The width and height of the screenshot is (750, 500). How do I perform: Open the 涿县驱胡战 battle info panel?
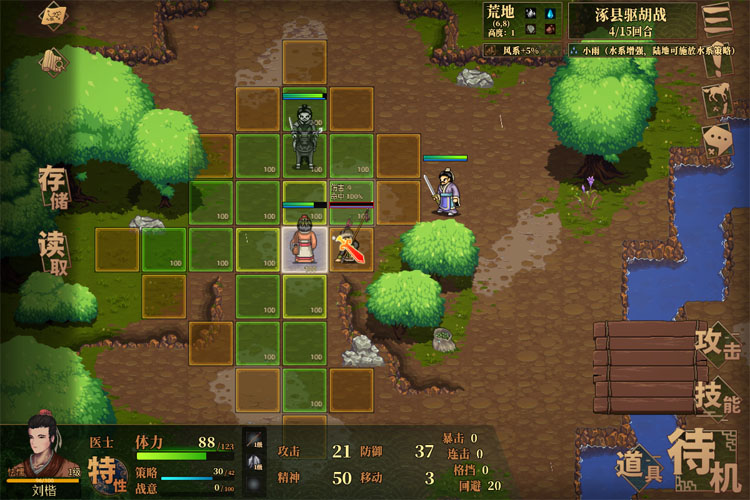click(633, 20)
